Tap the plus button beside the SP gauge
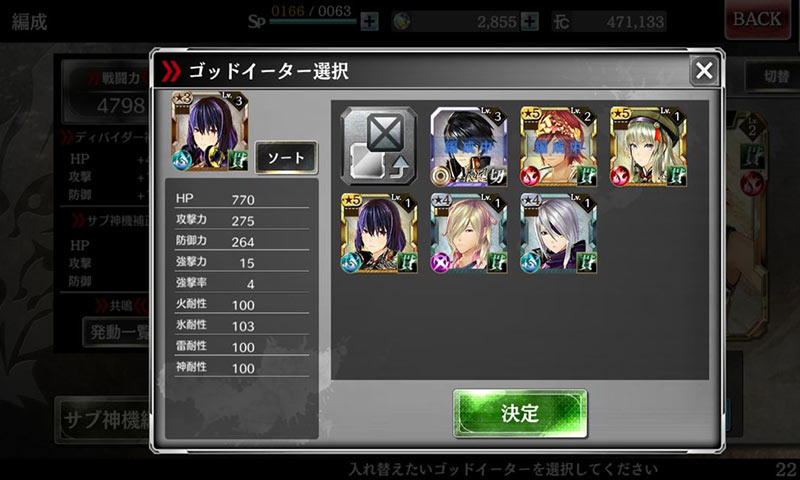This screenshot has width=800, height=480. tap(370, 21)
